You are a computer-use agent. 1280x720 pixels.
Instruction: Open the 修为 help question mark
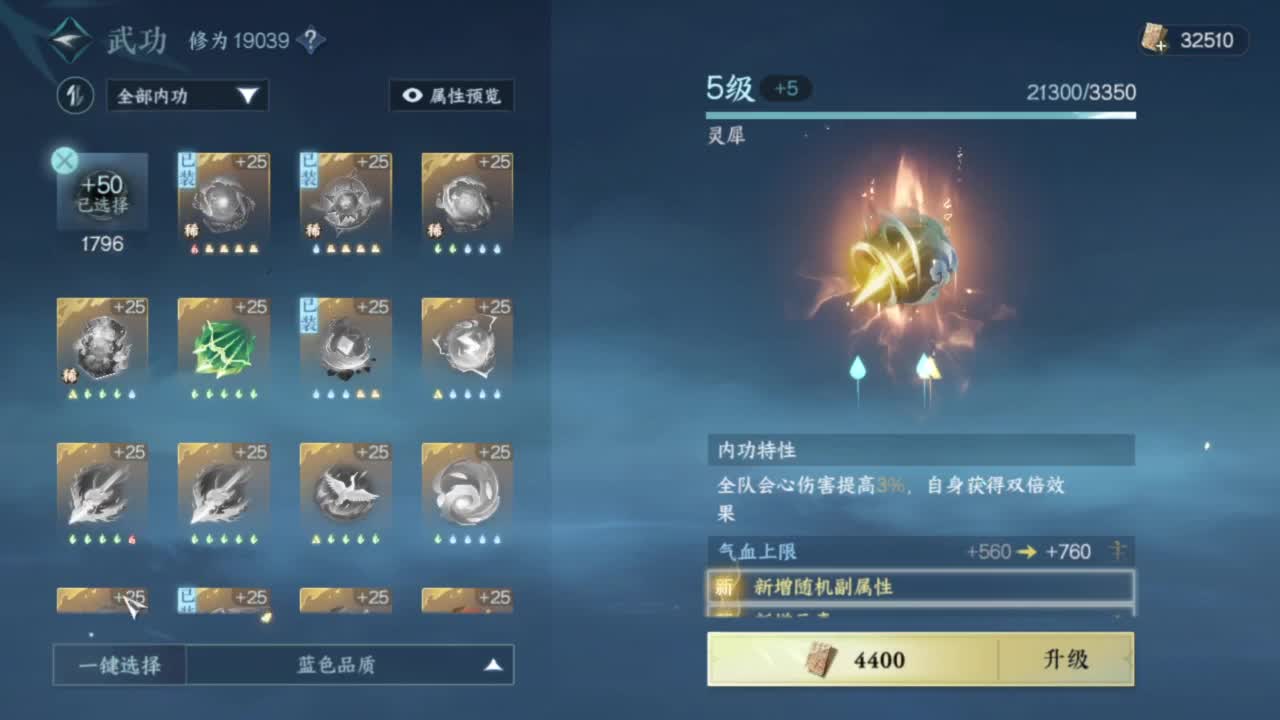(x=310, y=40)
